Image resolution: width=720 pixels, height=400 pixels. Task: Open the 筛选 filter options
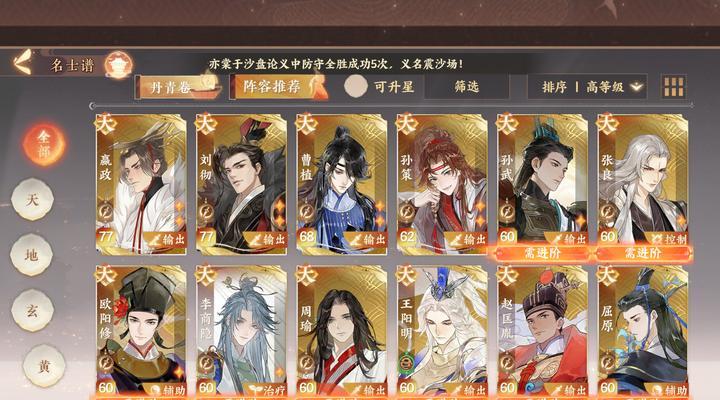pyautogui.click(x=466, y=87)
